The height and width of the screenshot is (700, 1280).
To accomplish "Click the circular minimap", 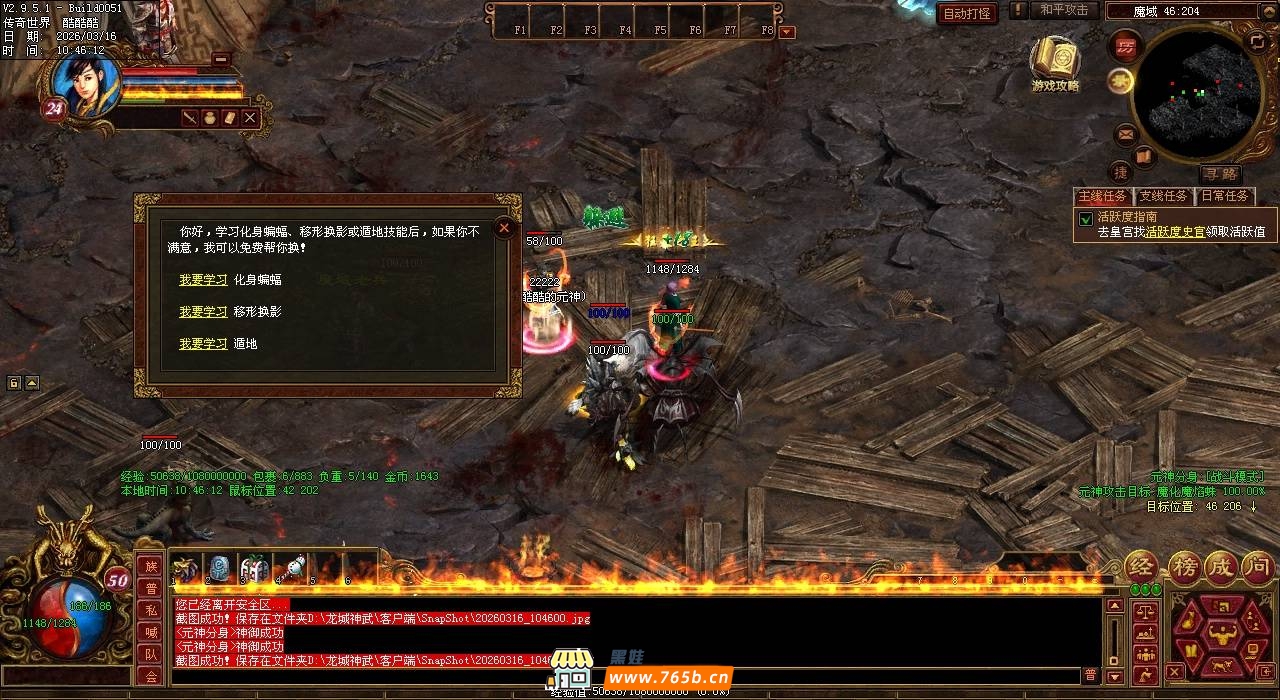I will point(1194,92).
